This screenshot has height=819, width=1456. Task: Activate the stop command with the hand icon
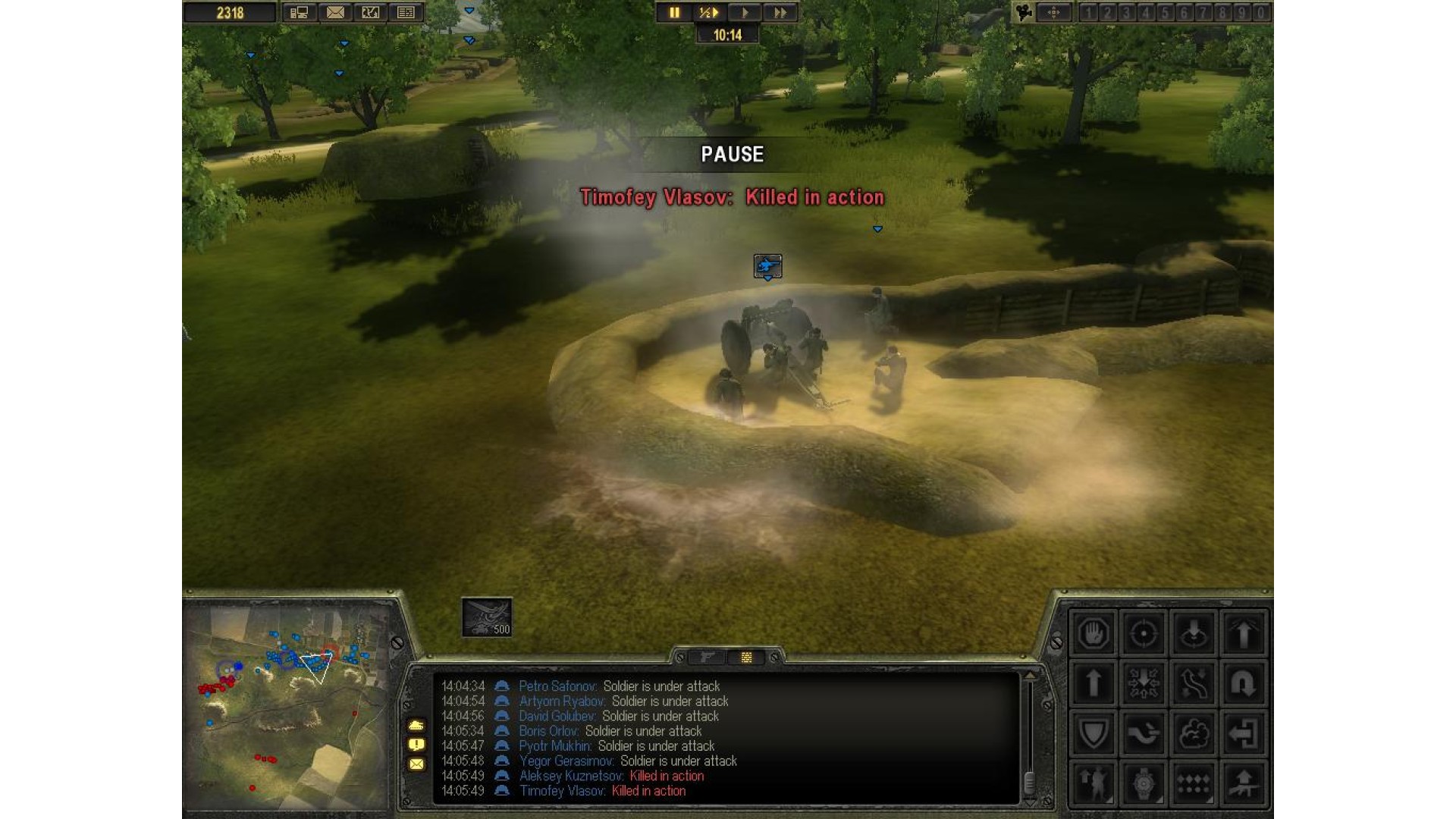point(1093,632)
